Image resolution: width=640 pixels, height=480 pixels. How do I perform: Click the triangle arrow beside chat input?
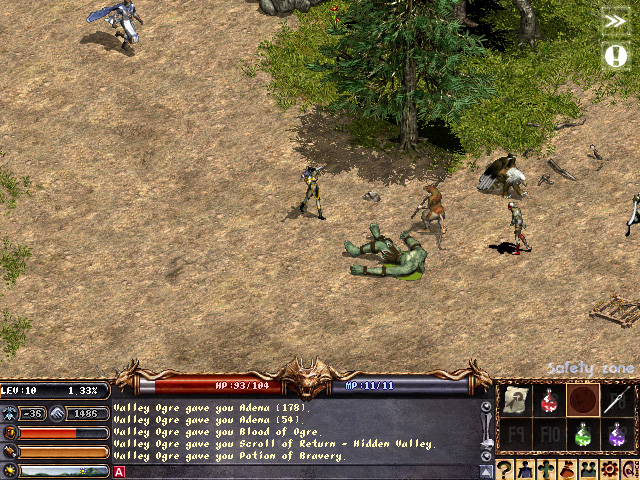[x=487, y=471]
